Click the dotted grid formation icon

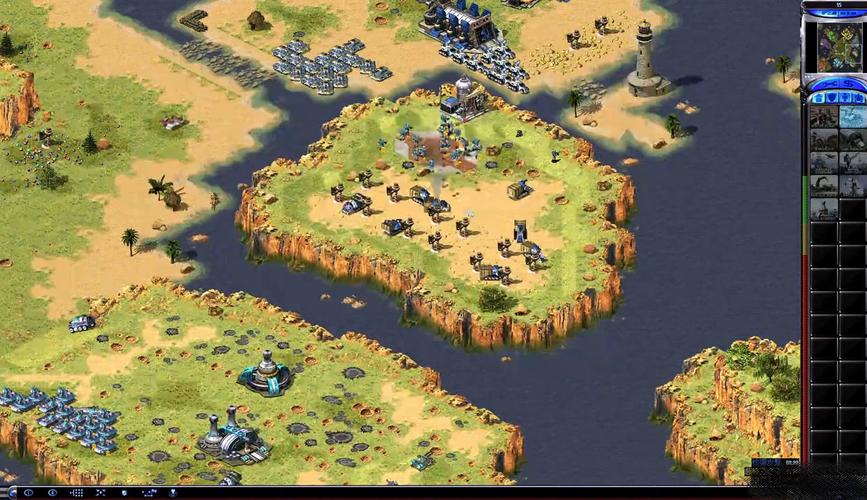click(x=78, y=493)
